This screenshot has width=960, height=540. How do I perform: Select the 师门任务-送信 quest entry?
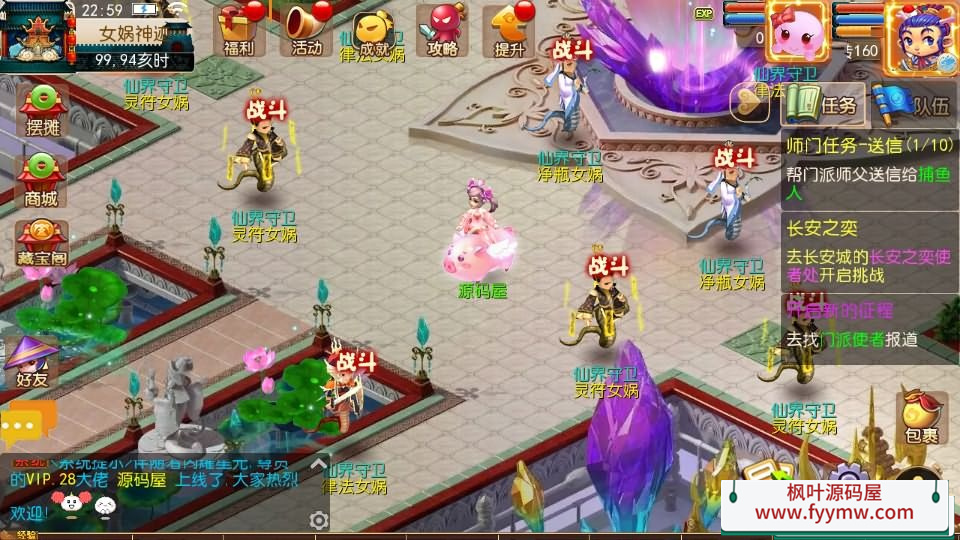[x=868, y=168]
